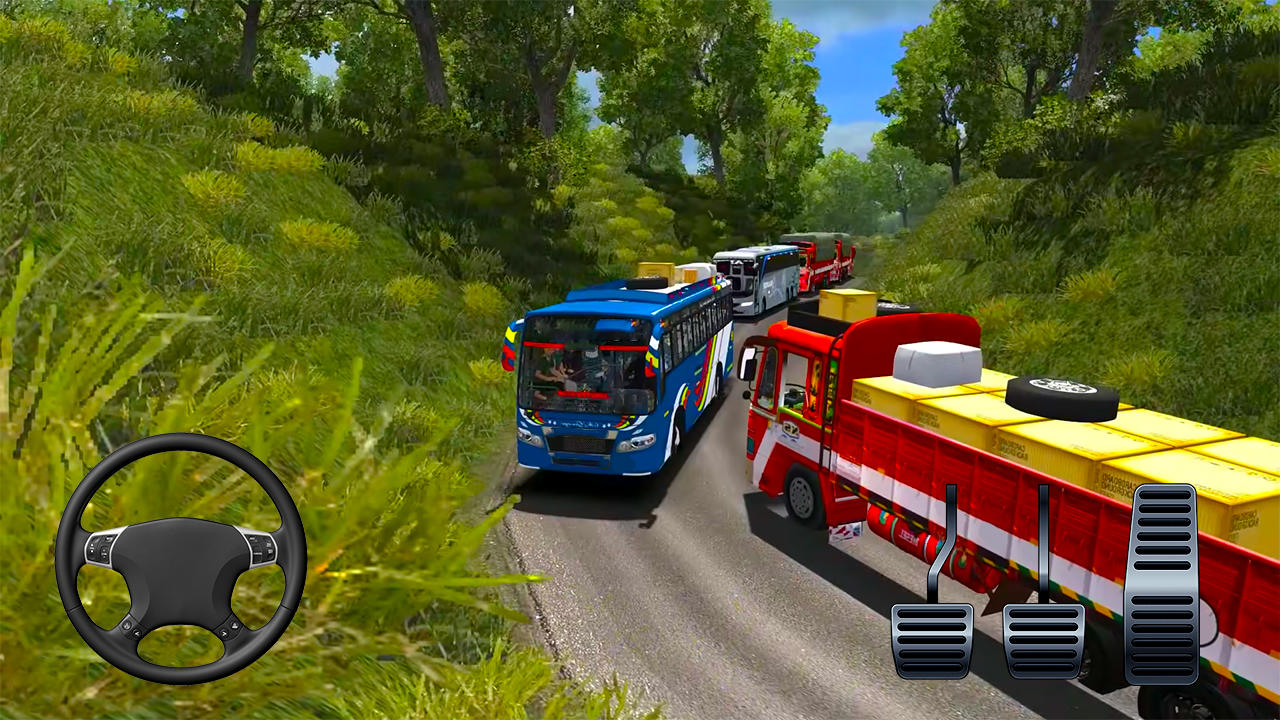Screen dimensions: 1280x720
Task: Tap the back arrow button on the lower wheel spoke
Action: (x=137, y=633)
